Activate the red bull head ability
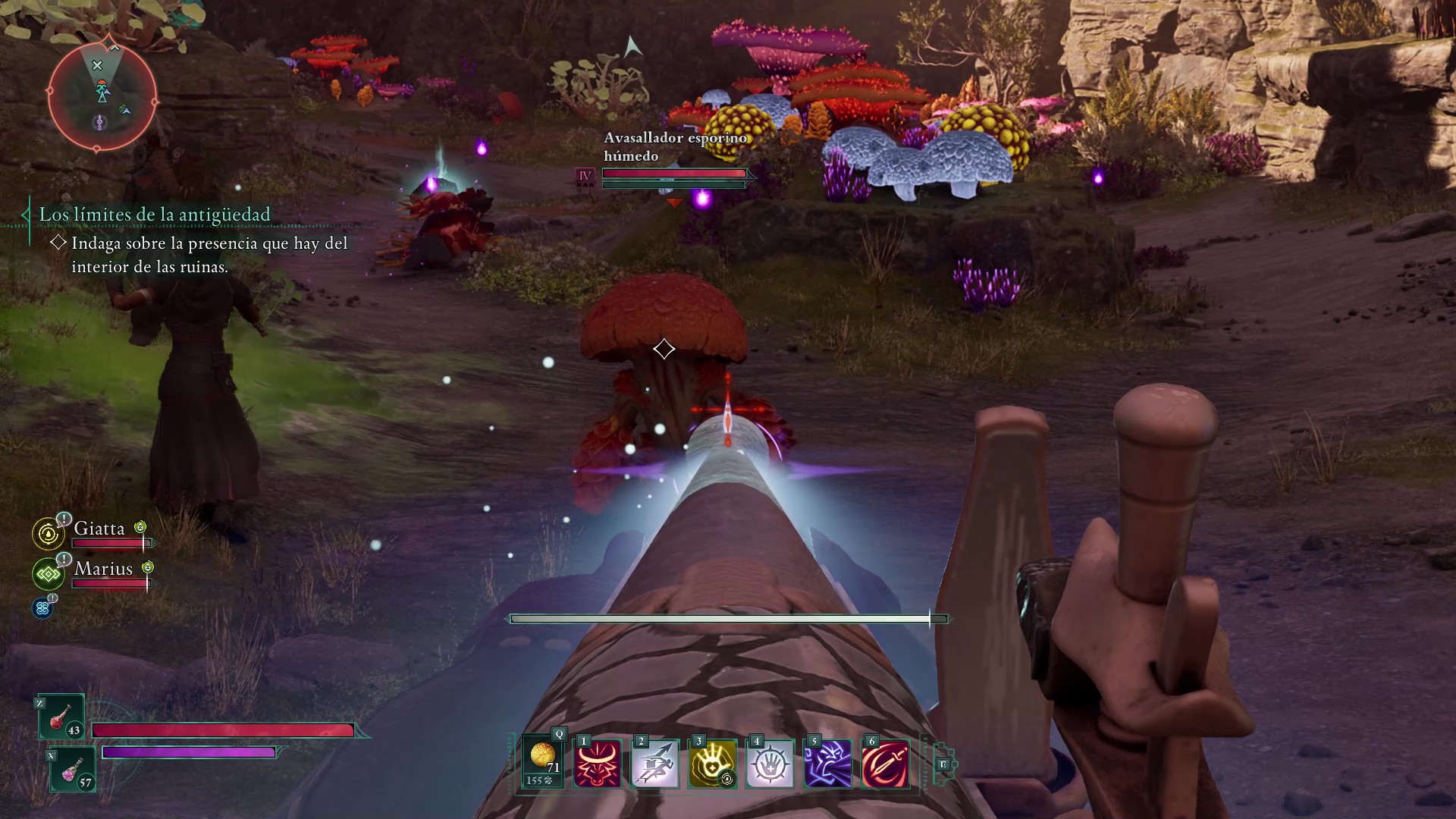 click(597, 764)
